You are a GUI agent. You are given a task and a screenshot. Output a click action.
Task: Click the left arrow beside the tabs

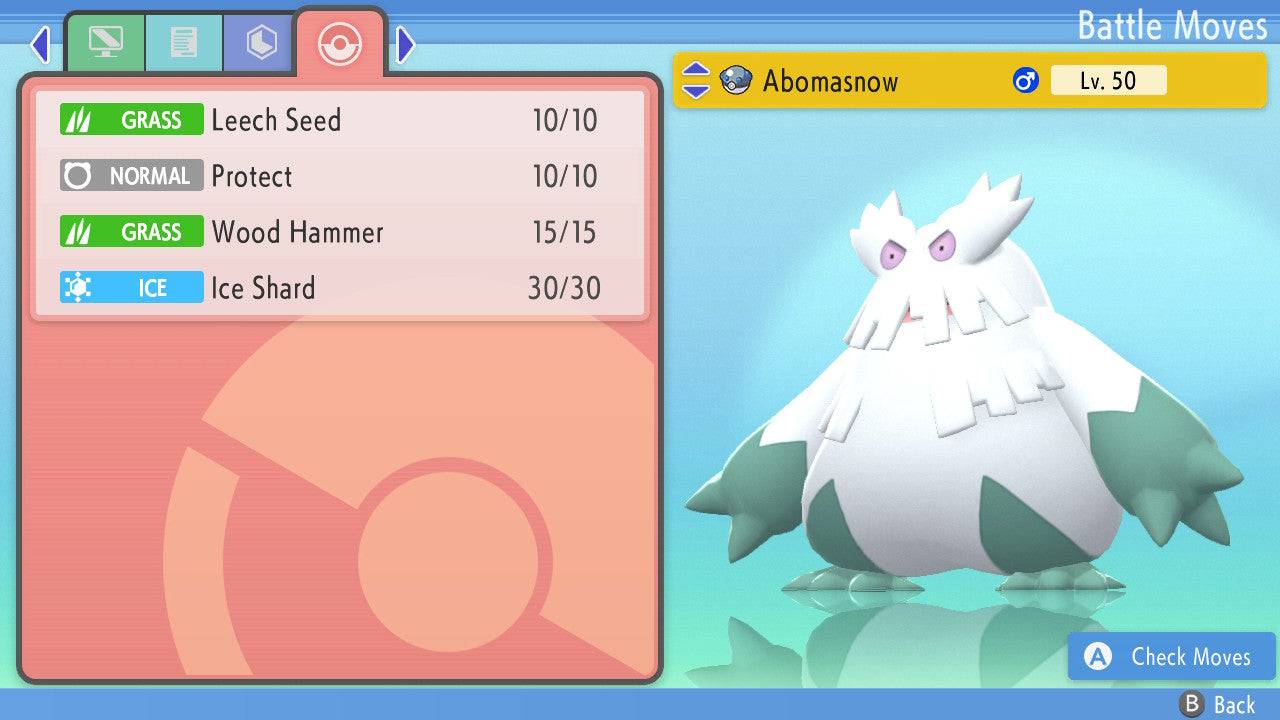pyautogui.click(x=40, y=44)
